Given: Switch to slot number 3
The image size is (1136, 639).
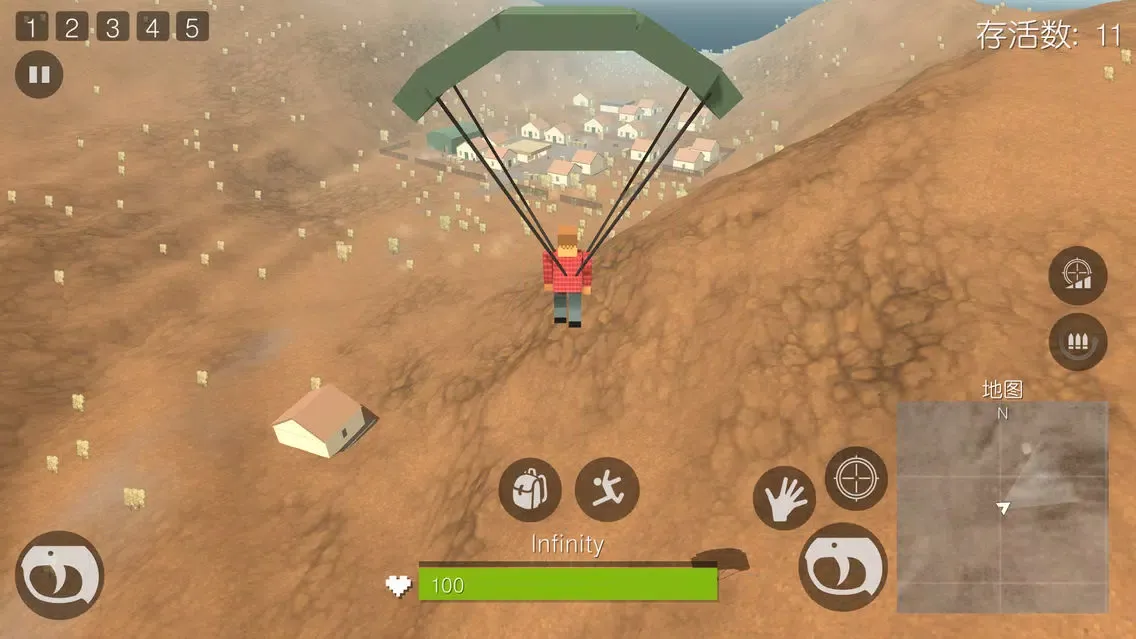Looking at the screenshot, I should tap(112, 27).
